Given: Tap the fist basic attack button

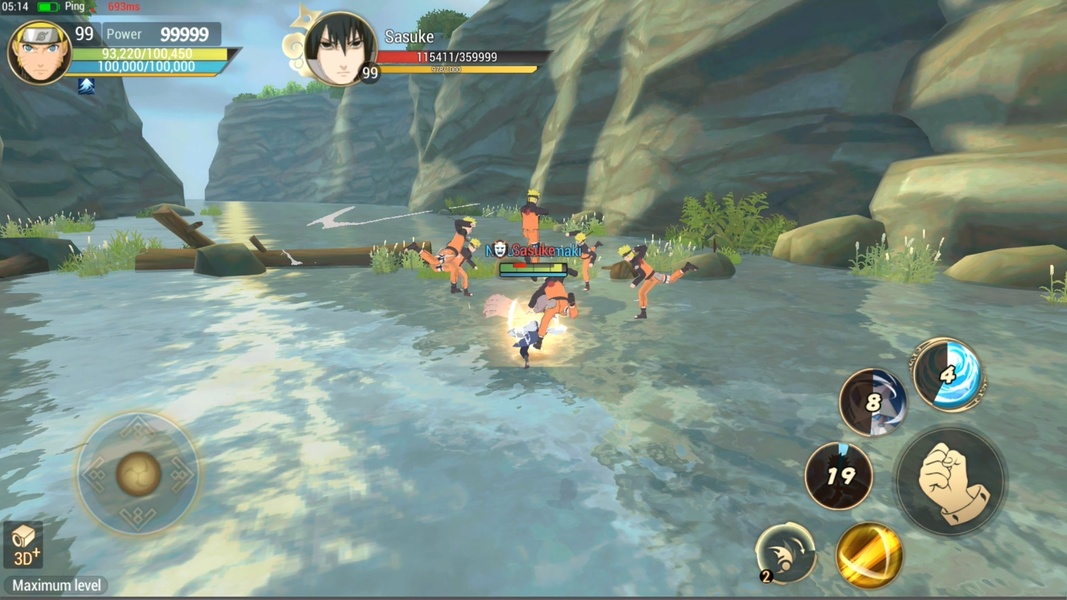Looking at the screenshot, I should [x=950, y=480].
